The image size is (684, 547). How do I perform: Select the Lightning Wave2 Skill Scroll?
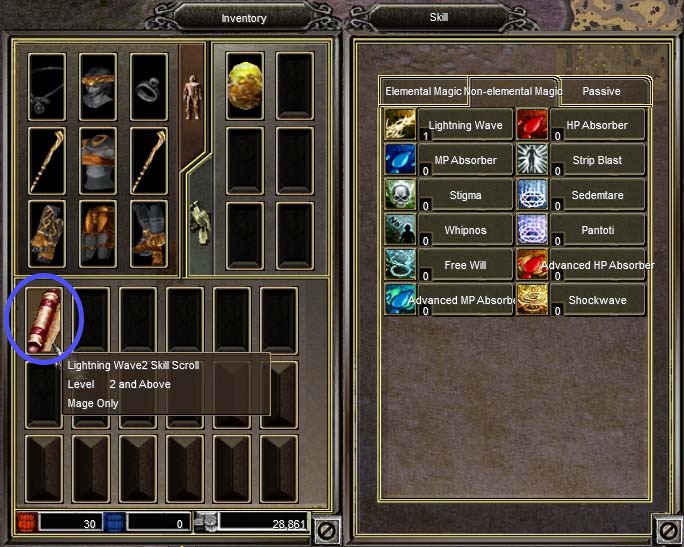click(x=45, y=320)
